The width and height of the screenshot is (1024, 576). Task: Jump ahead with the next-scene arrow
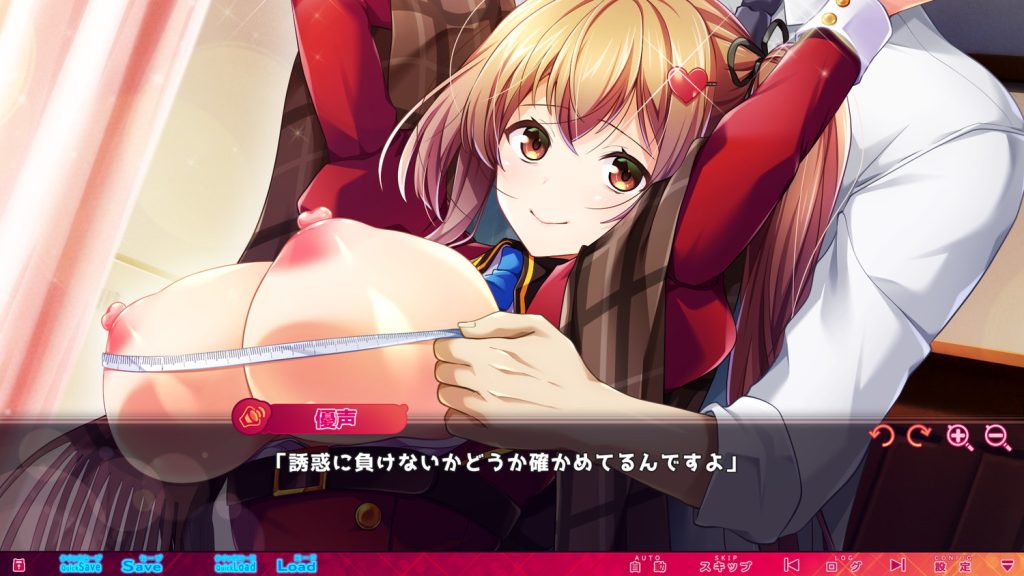click(897, 565)
